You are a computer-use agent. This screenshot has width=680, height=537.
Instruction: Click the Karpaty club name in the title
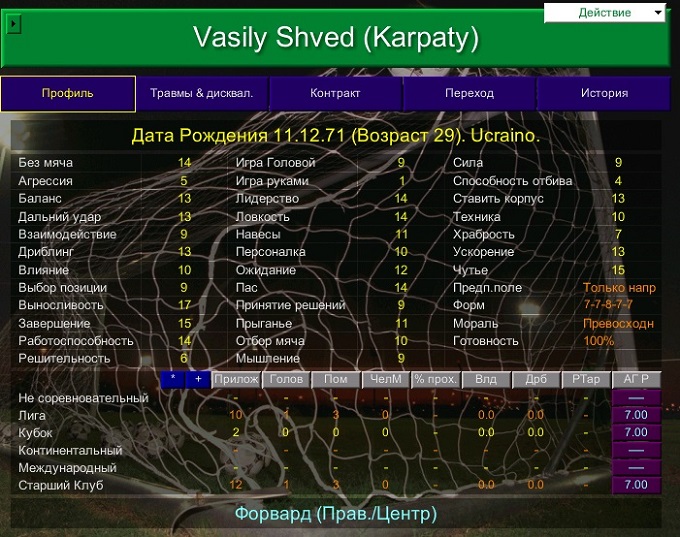point(419,37)
